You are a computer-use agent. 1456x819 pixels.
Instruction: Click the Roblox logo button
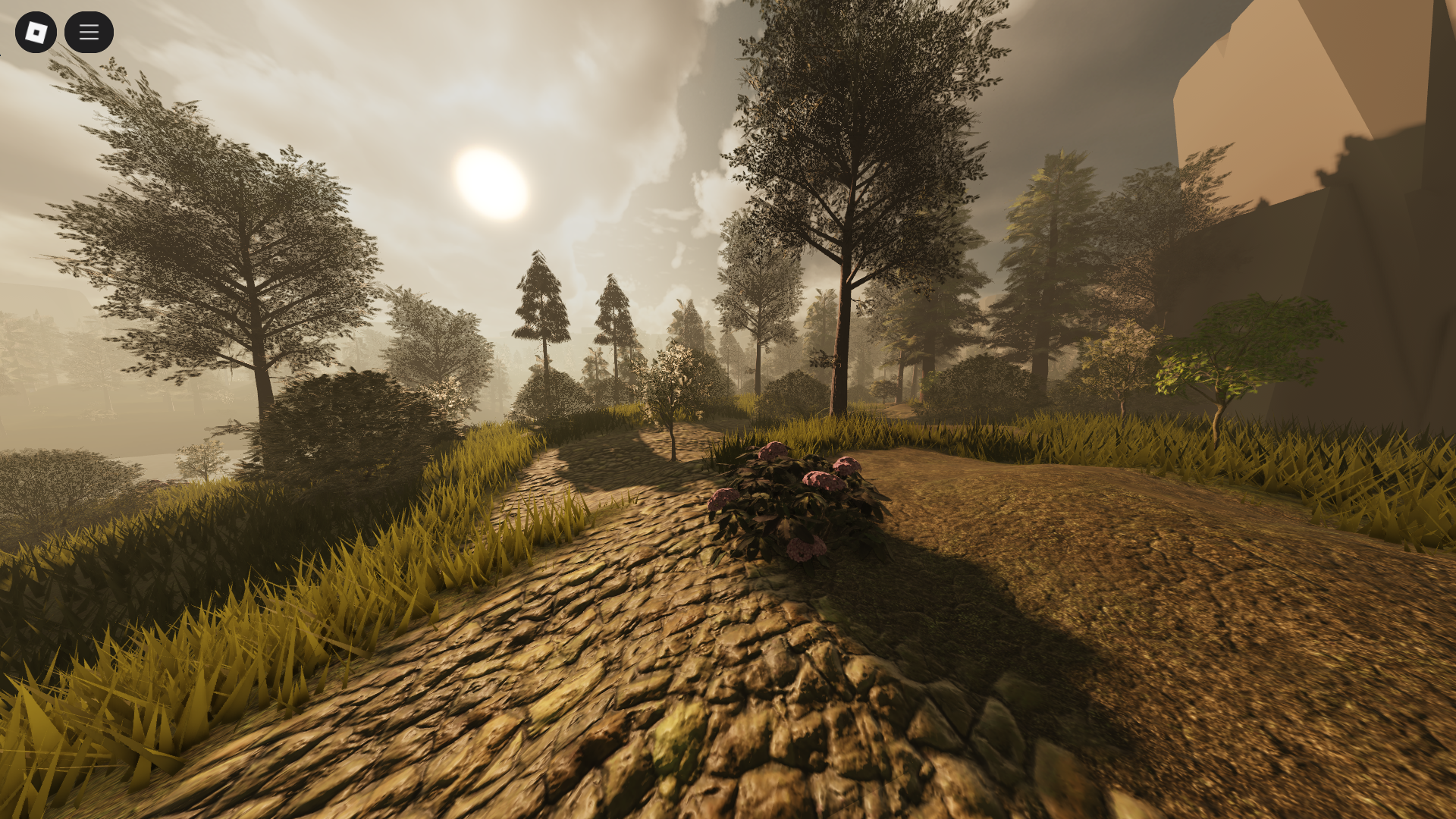[36, 32]
